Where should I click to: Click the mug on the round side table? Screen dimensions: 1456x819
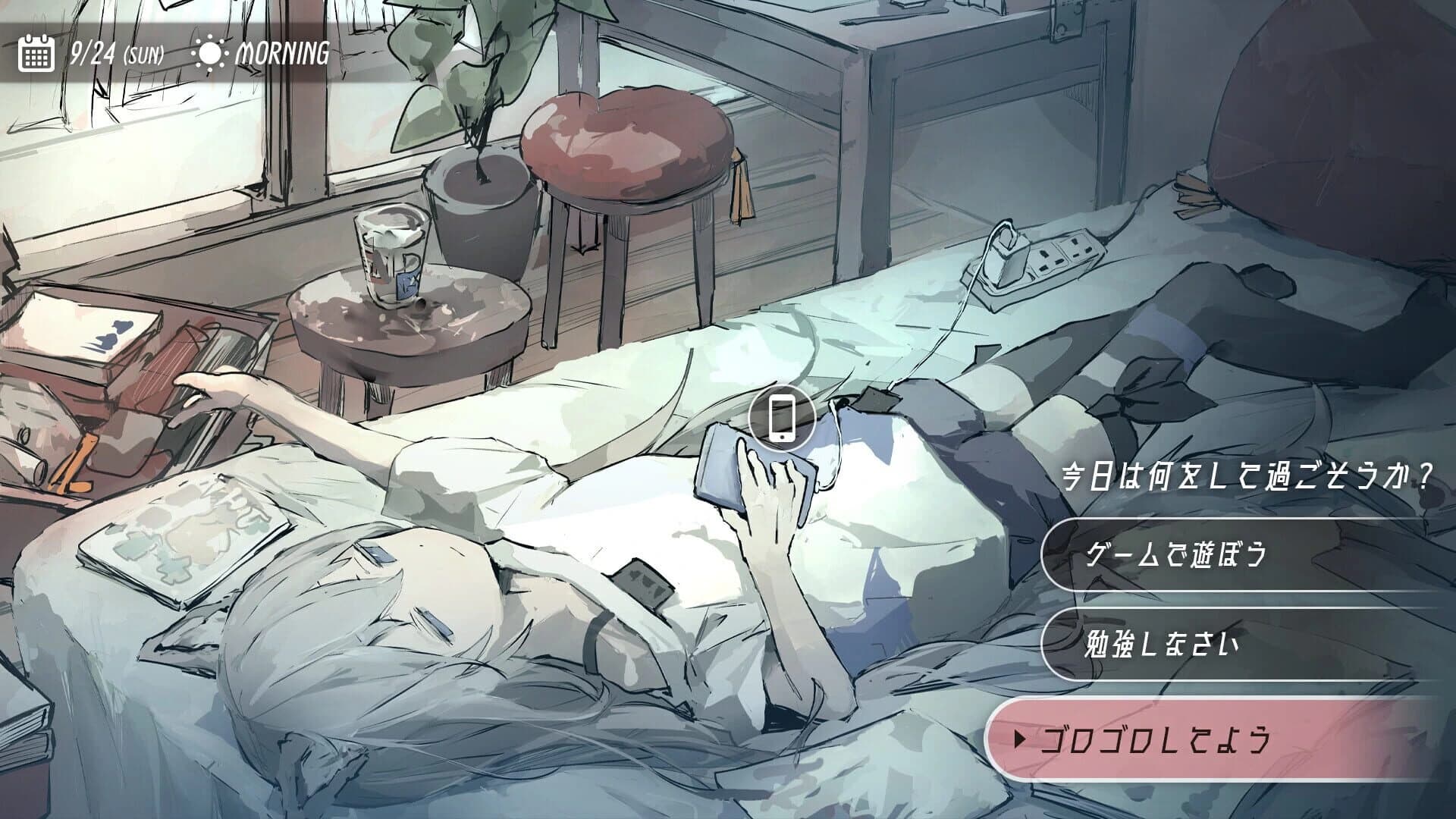pos(391,256)
